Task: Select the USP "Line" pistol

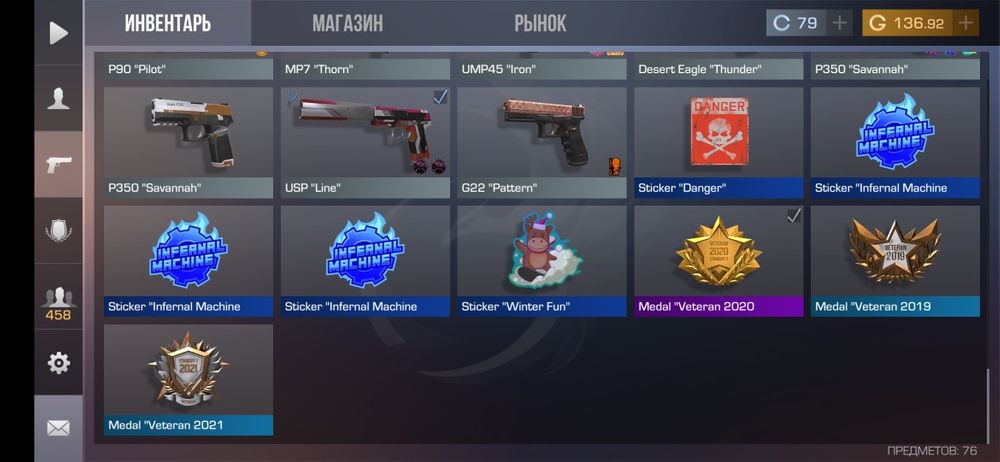Action: pyautogui.click(x=365, y=142)
